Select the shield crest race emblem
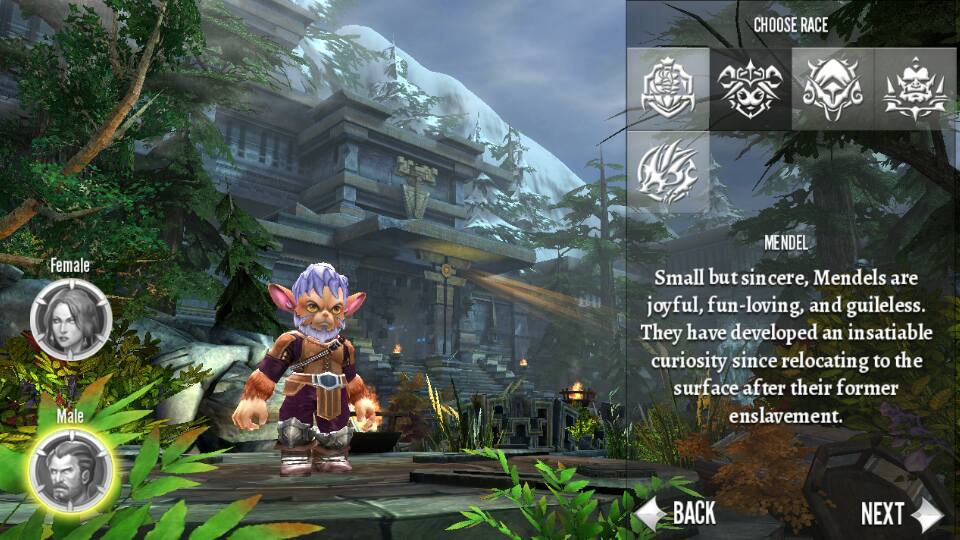The width and height of the screenshot is (960, 540). tap(671, 89)
